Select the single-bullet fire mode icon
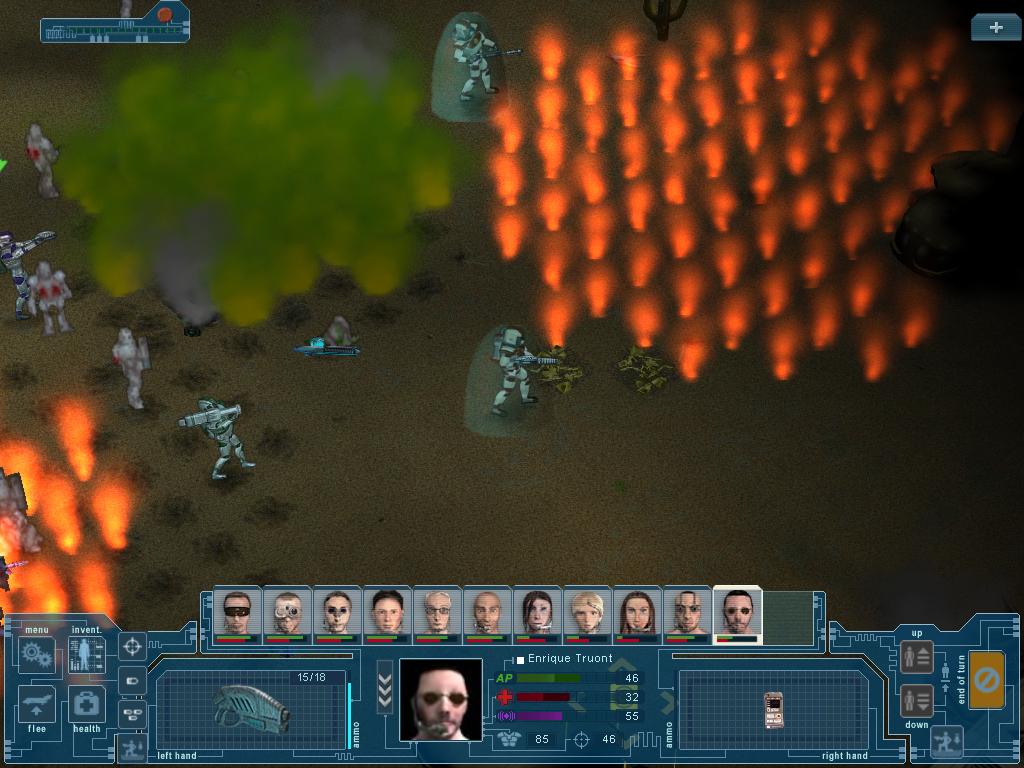The height and width of the screenshot is (768, 1024). [x=132, y=681]
